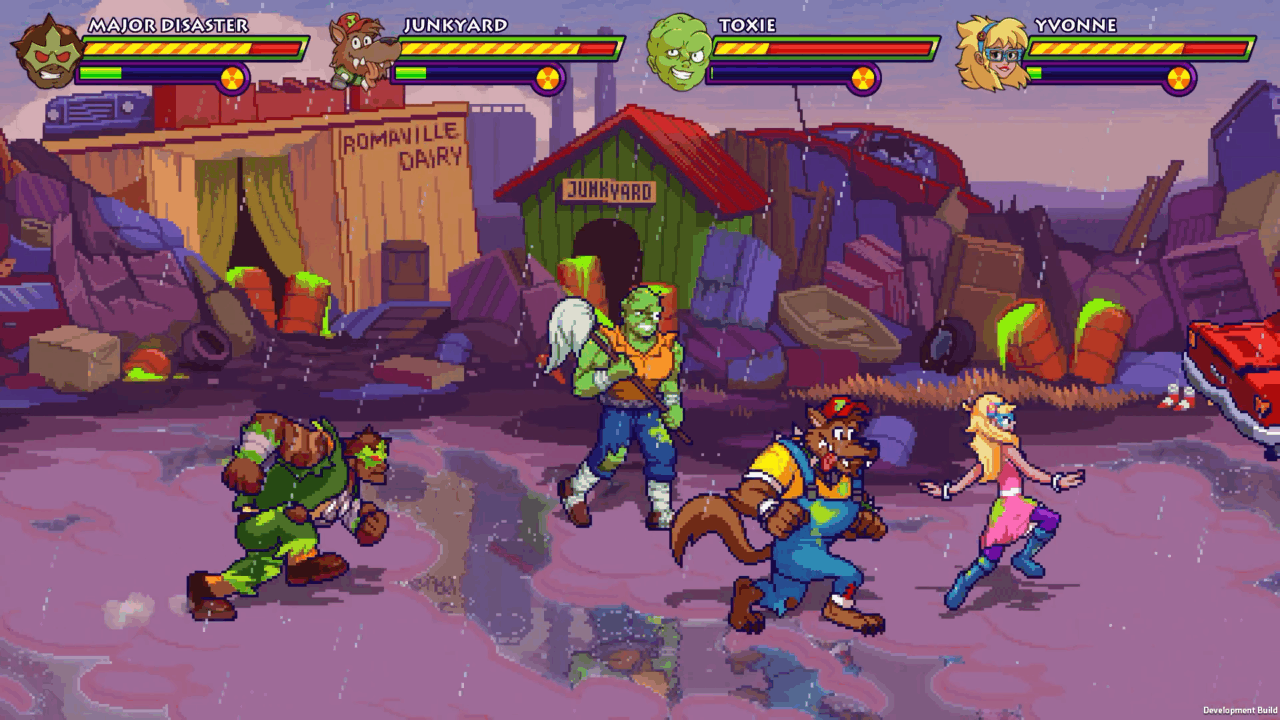
Task: Select Junkyard's radiation symbol medallion
Action: coord(547,79)
